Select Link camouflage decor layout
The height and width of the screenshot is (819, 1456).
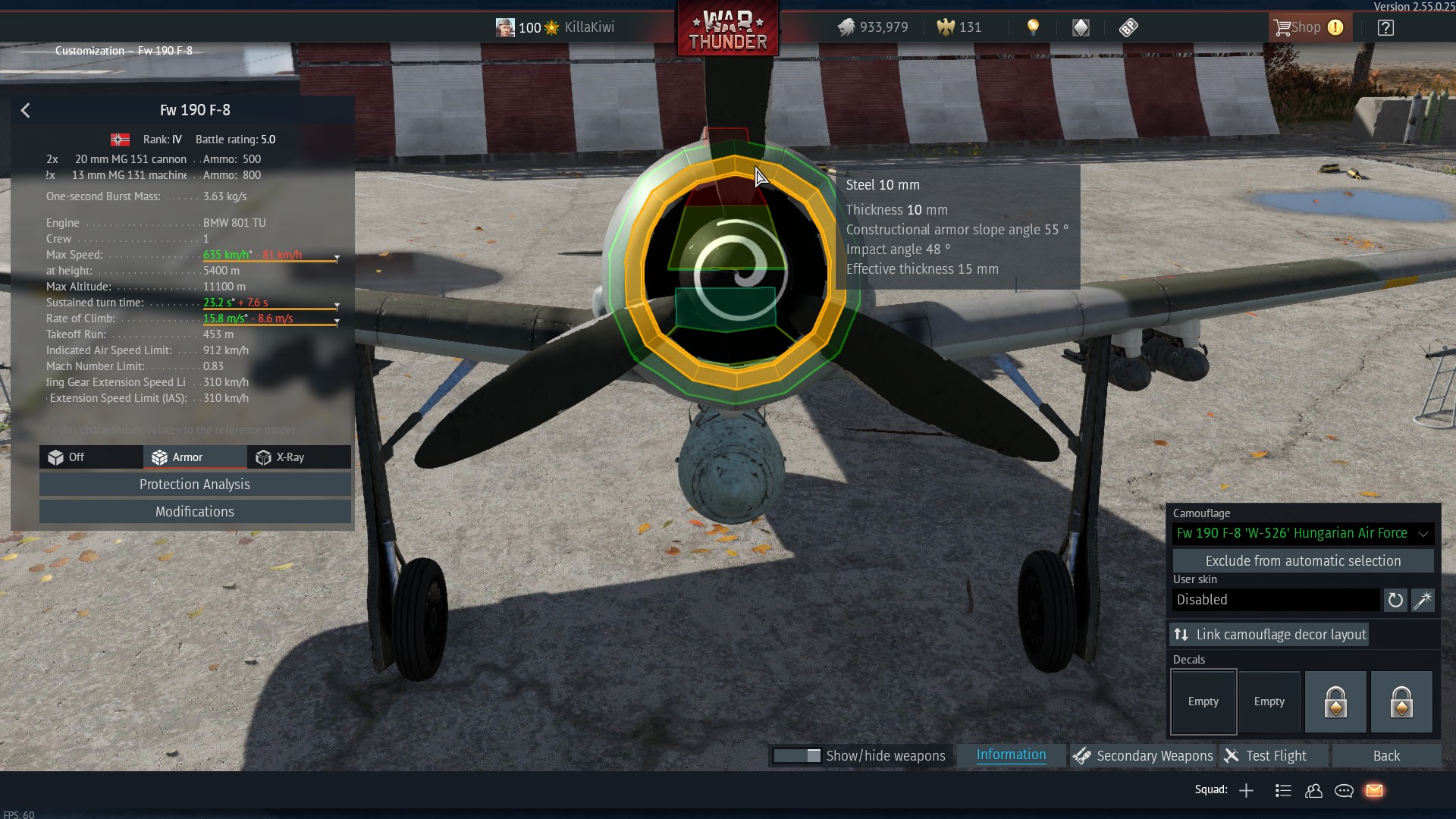(1269, 635)
